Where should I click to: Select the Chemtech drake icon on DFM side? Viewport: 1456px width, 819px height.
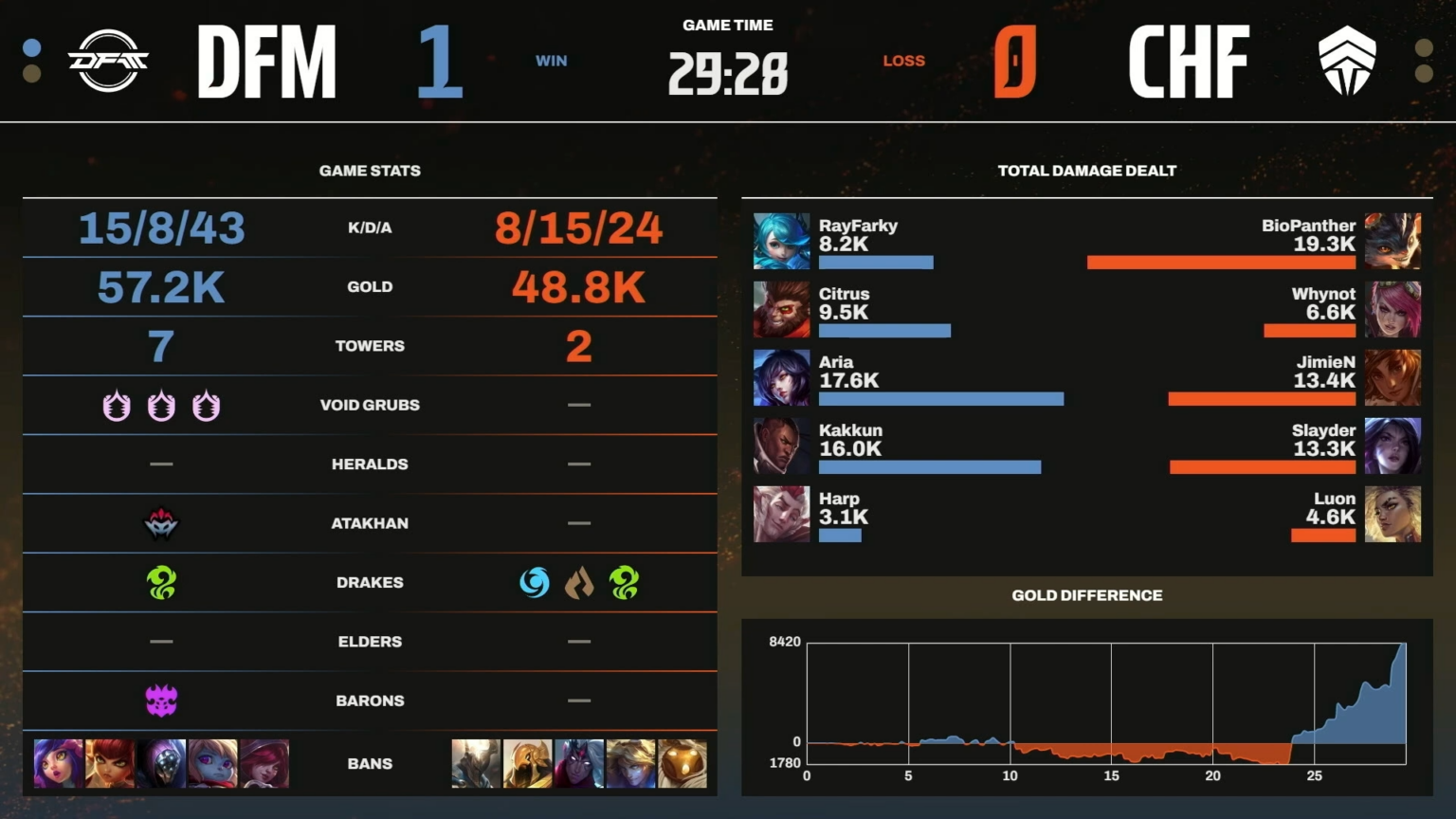161,583
